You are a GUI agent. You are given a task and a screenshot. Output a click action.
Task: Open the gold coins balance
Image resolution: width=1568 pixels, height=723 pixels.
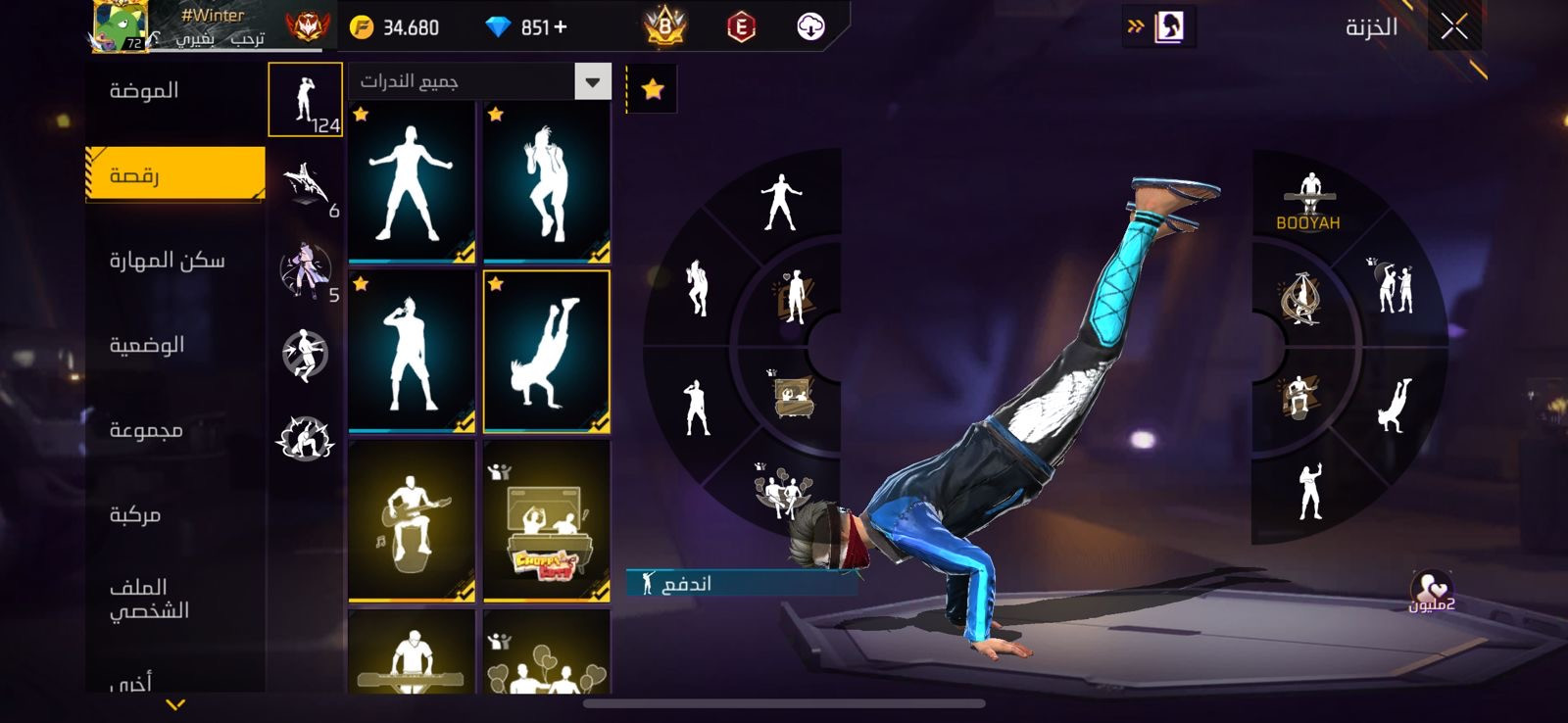tap(396, 27)
